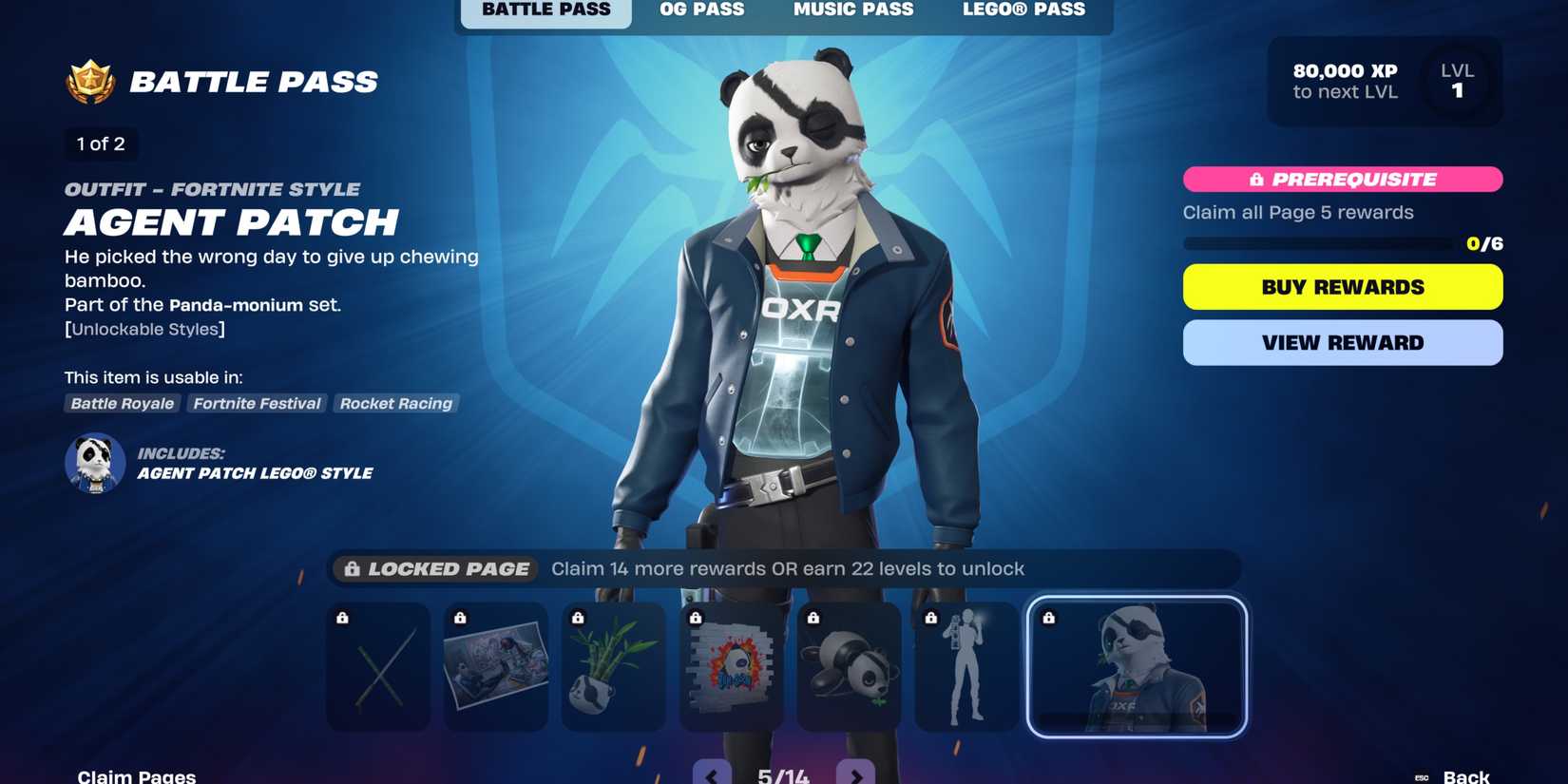The width and height of the screenshot is (1568, 784).
Task: Click the locked emote reward icon
Action: (966, 666)
